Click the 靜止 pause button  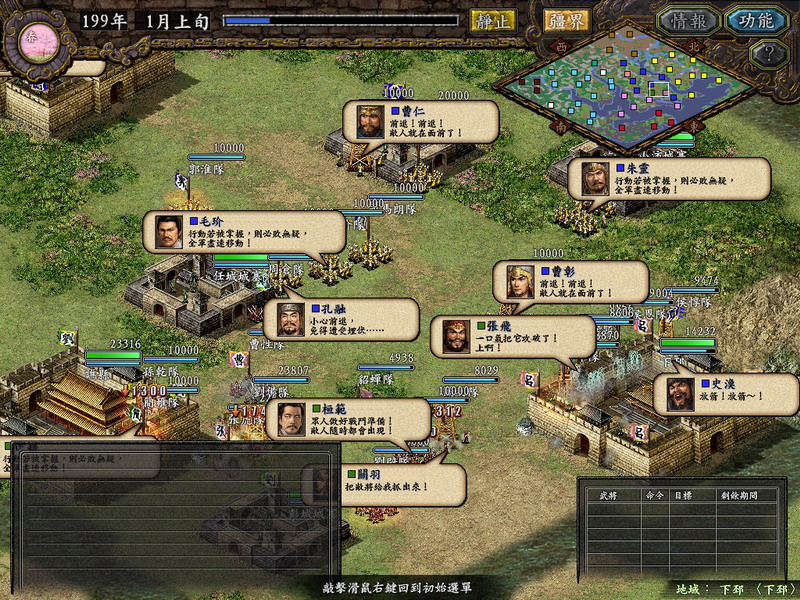pos(493,20)
